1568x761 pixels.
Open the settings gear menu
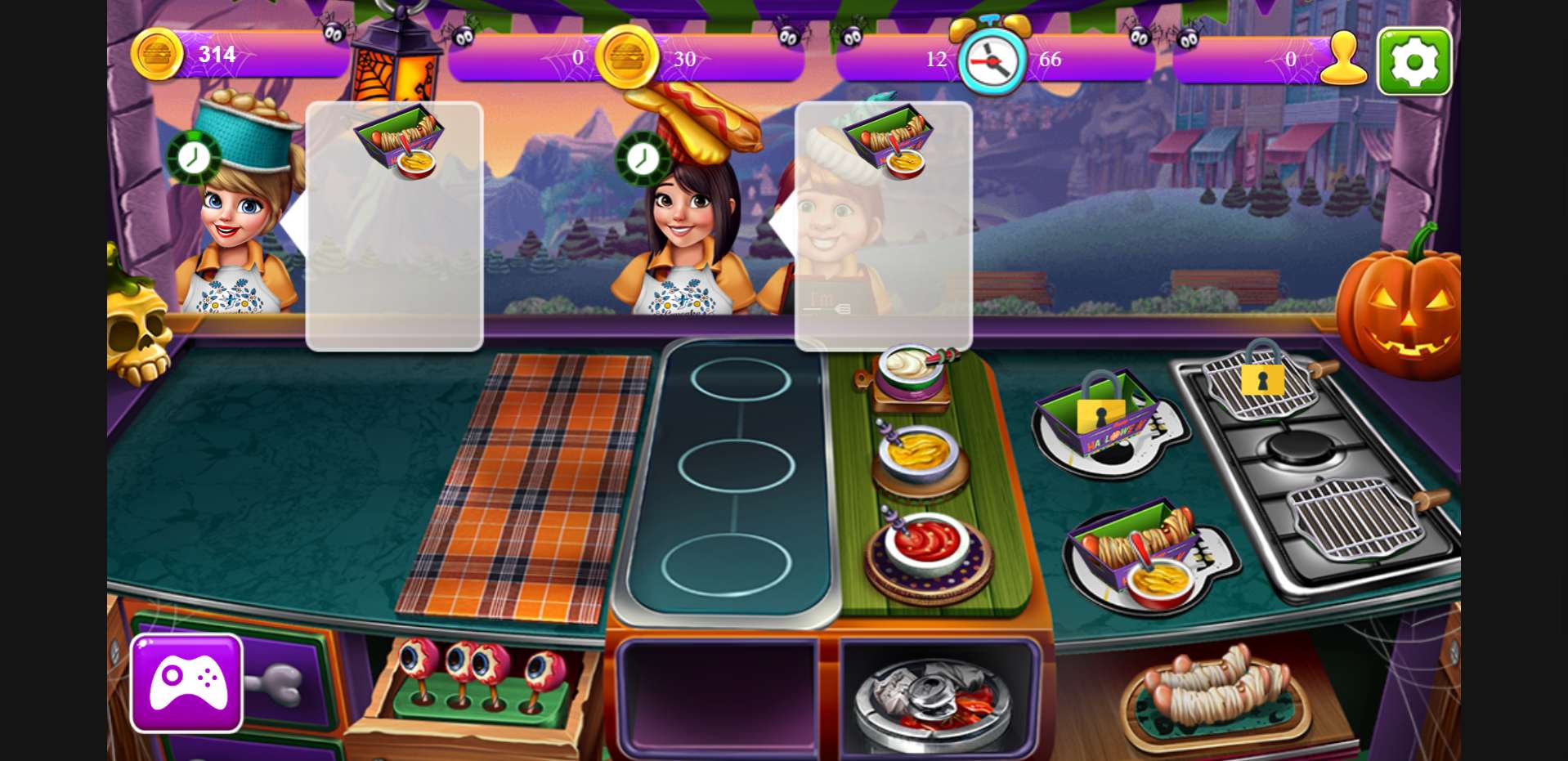[x=1414, y=61]
